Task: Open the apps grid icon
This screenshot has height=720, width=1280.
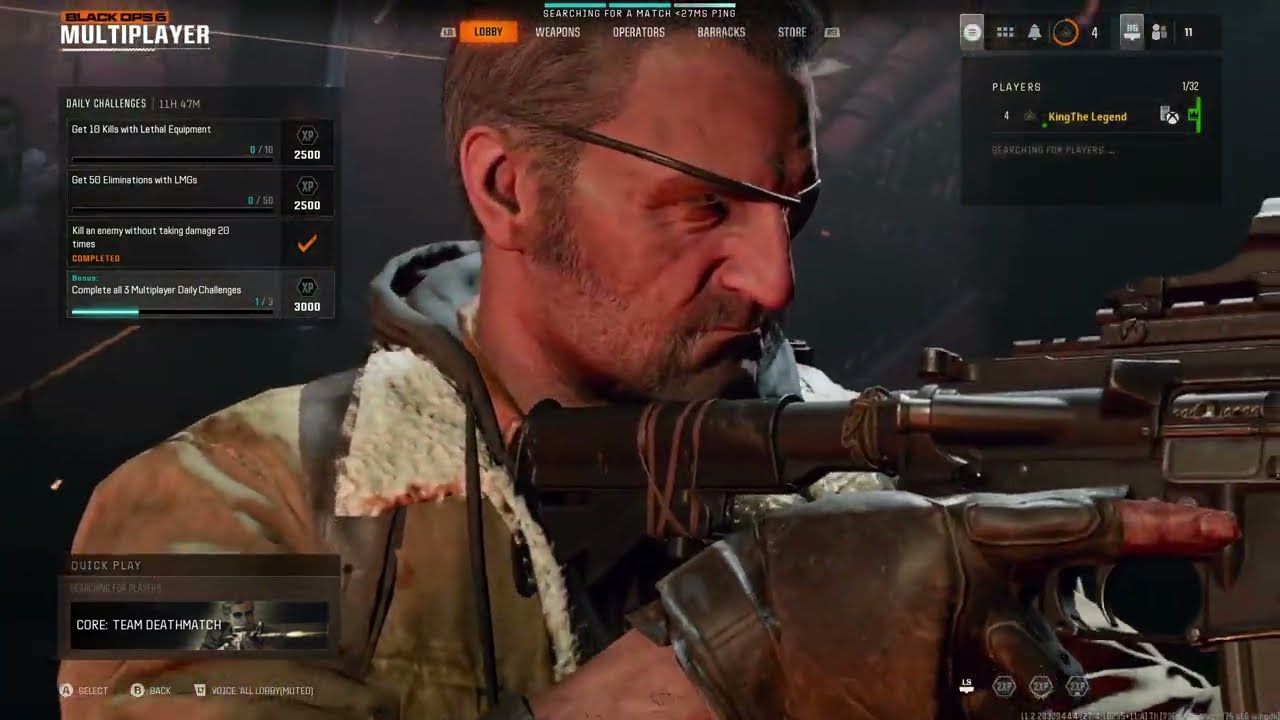Action: 1004,31
